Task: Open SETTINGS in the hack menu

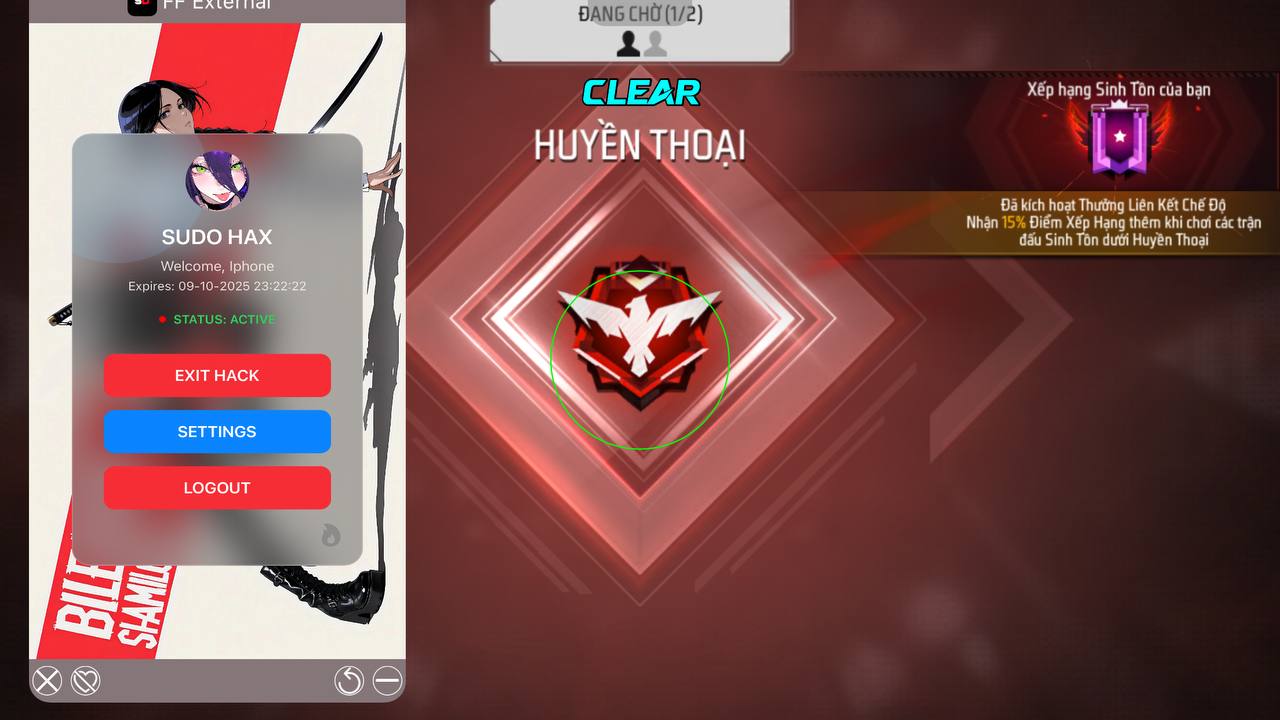Action: pos(217,431)
